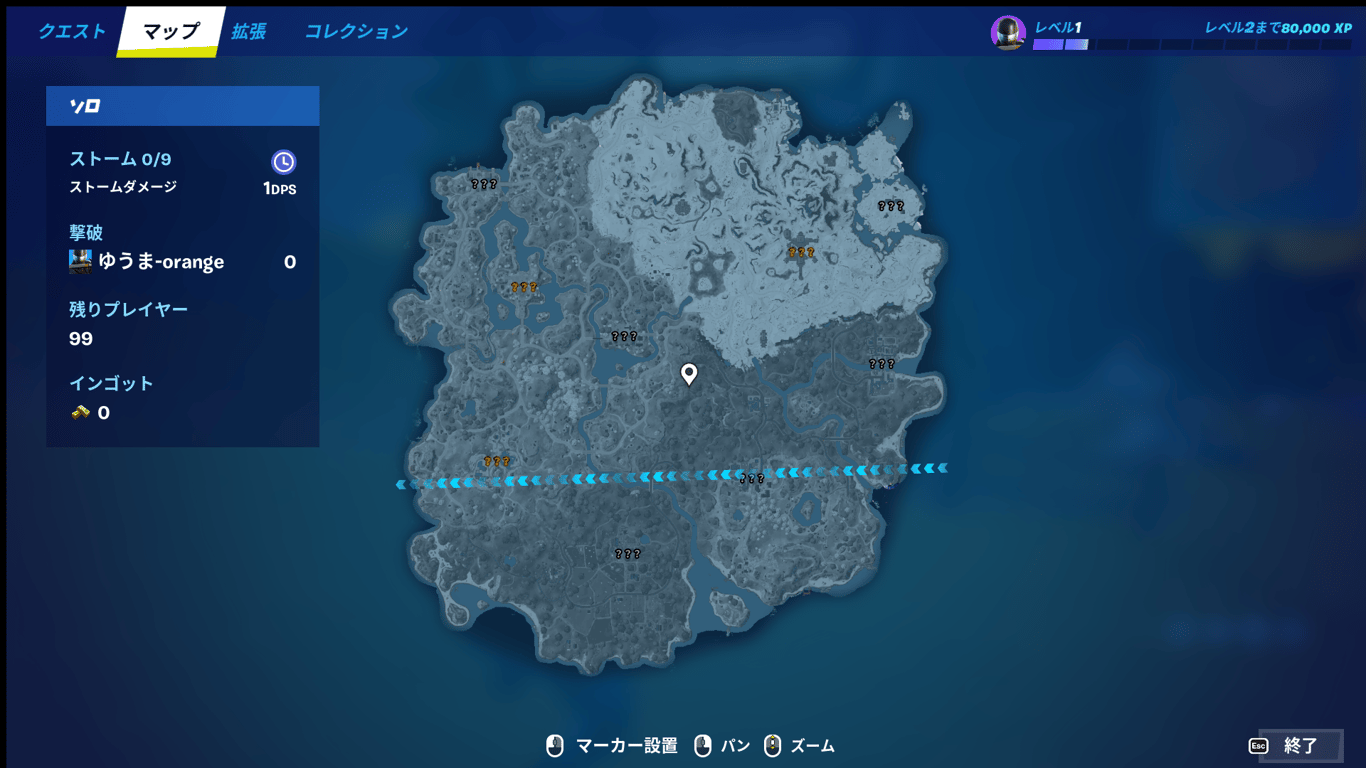This screenshot has height=768, width=1366.
Task: Click the player avatar icon beside レベル1
Action: pyautogui.click(x=1008, y=32)
